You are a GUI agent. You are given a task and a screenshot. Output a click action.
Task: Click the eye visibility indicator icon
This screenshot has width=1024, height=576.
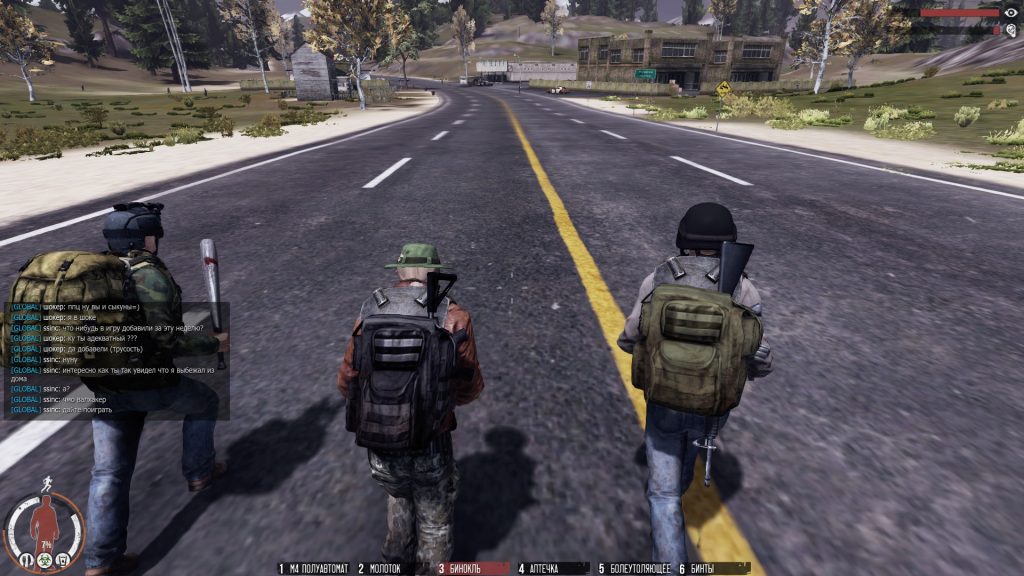click(1010, 13)
